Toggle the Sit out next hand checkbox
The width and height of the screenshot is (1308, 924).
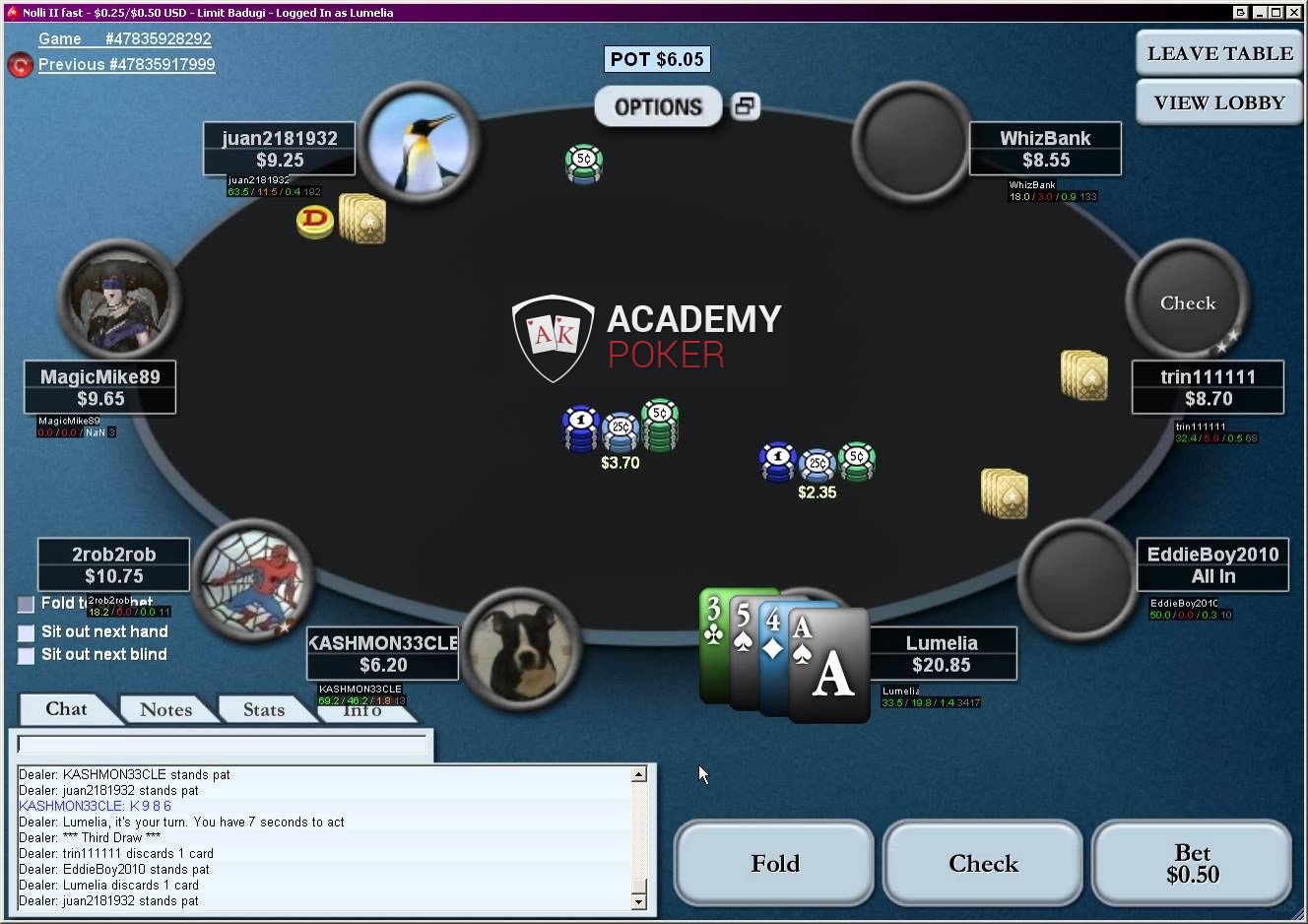(x=27, y=632)
